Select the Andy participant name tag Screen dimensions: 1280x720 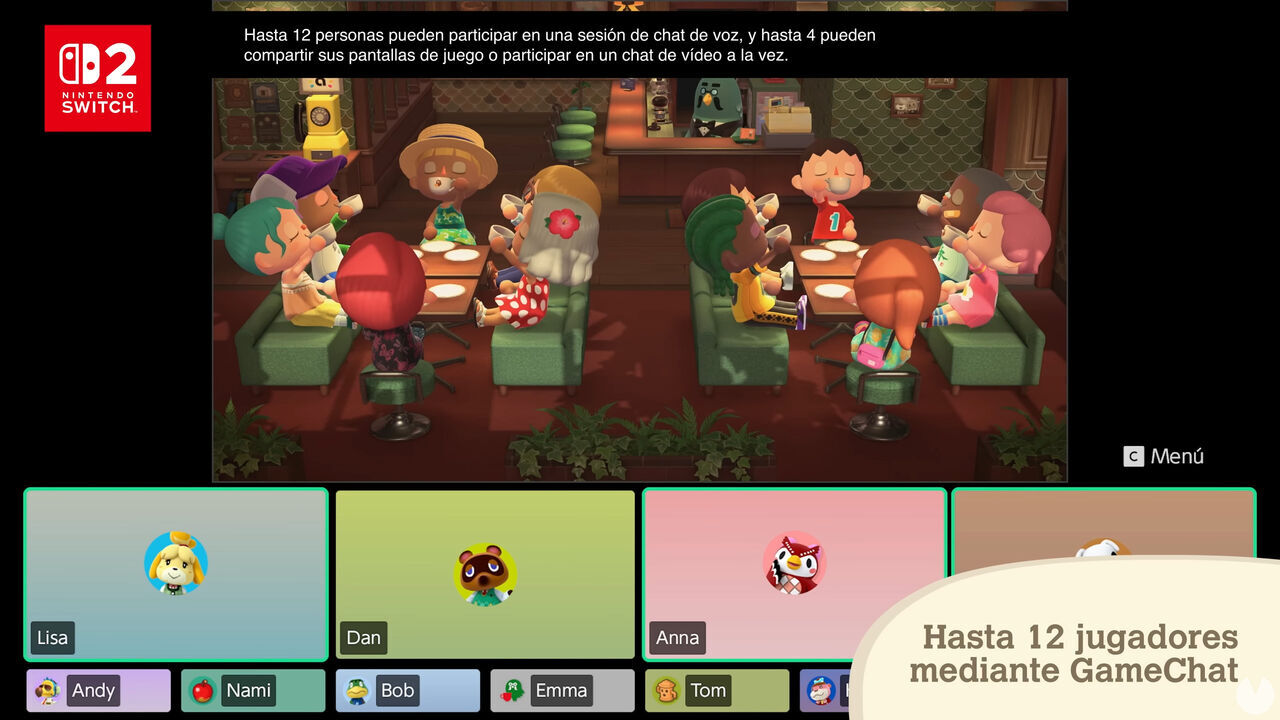click(95, 690)
